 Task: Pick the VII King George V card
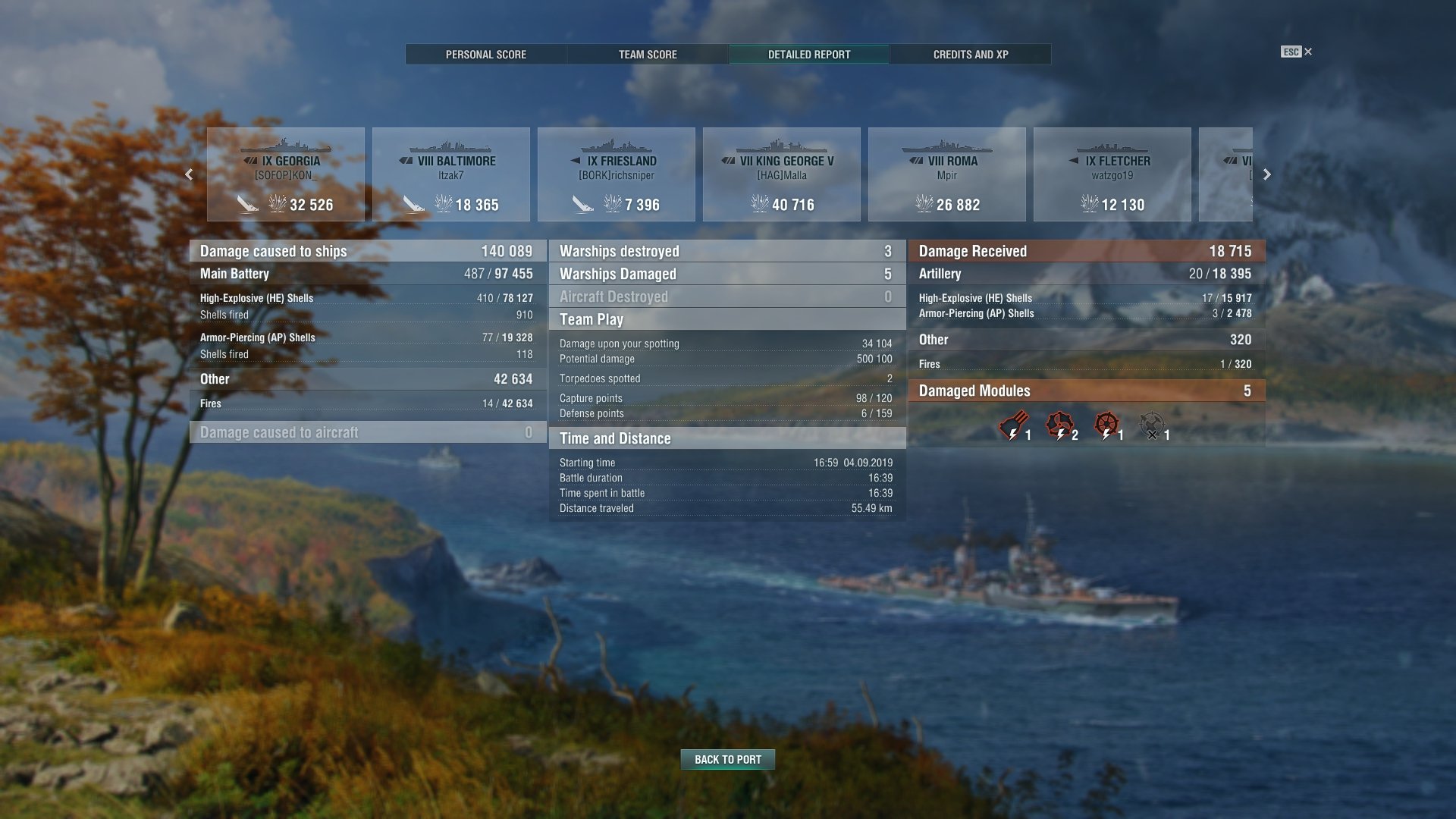coord(782,174)
